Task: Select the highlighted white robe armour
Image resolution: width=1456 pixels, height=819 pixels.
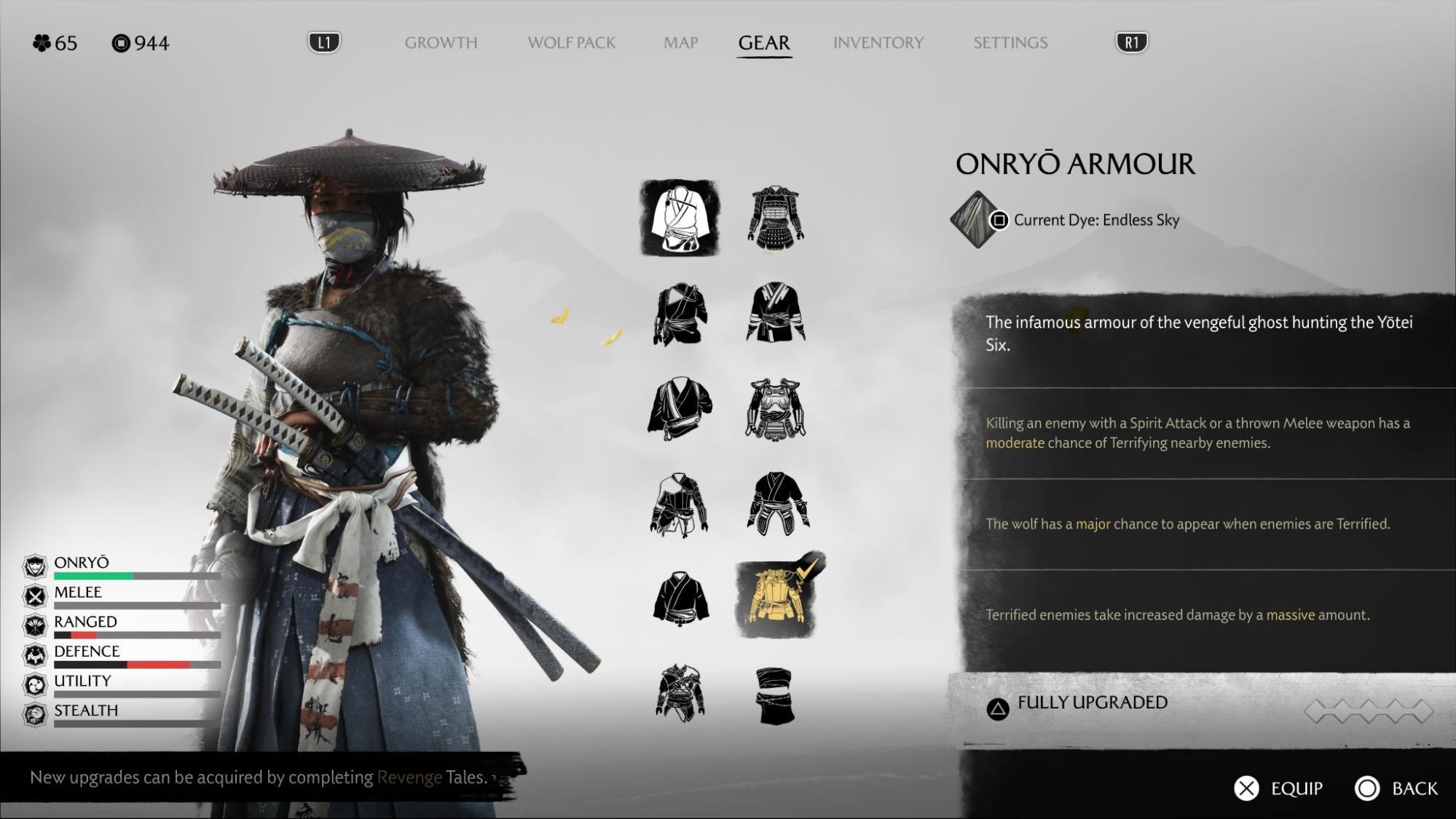Action: pos(680,218)
